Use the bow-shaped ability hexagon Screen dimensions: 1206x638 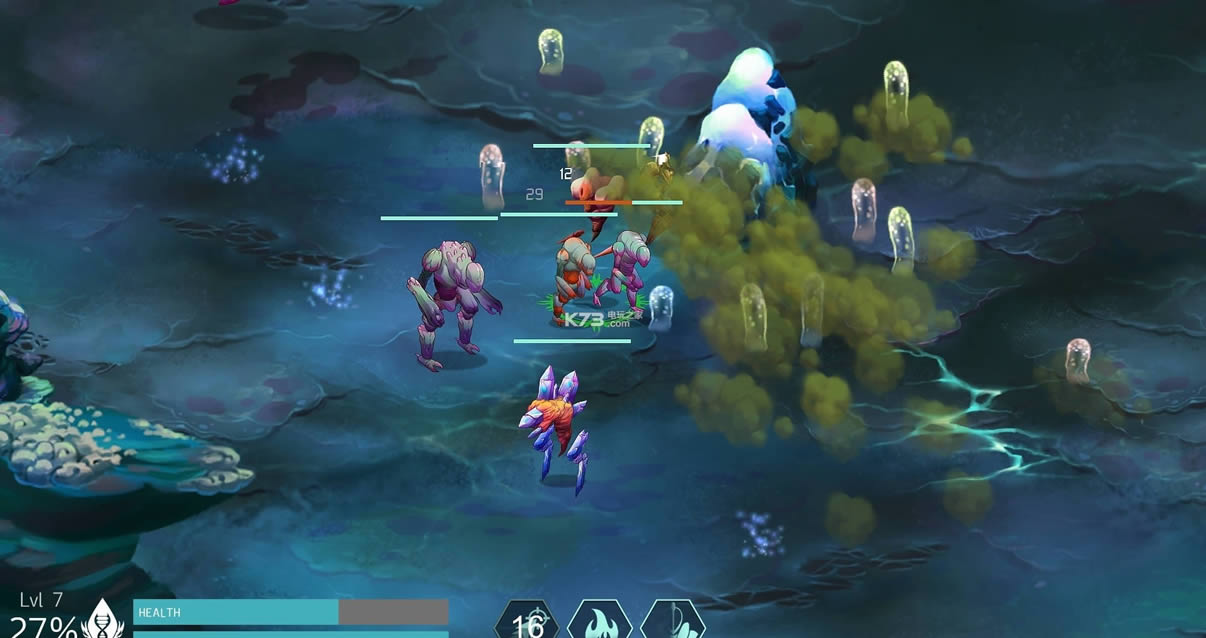click(673, 622)
